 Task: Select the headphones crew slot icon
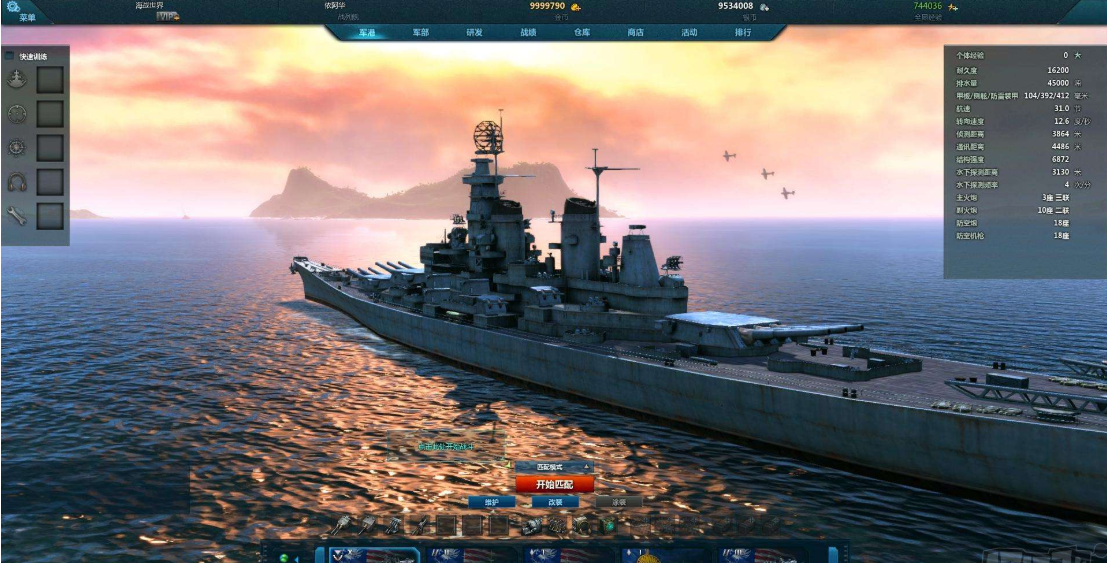click(x=16, y=182)
